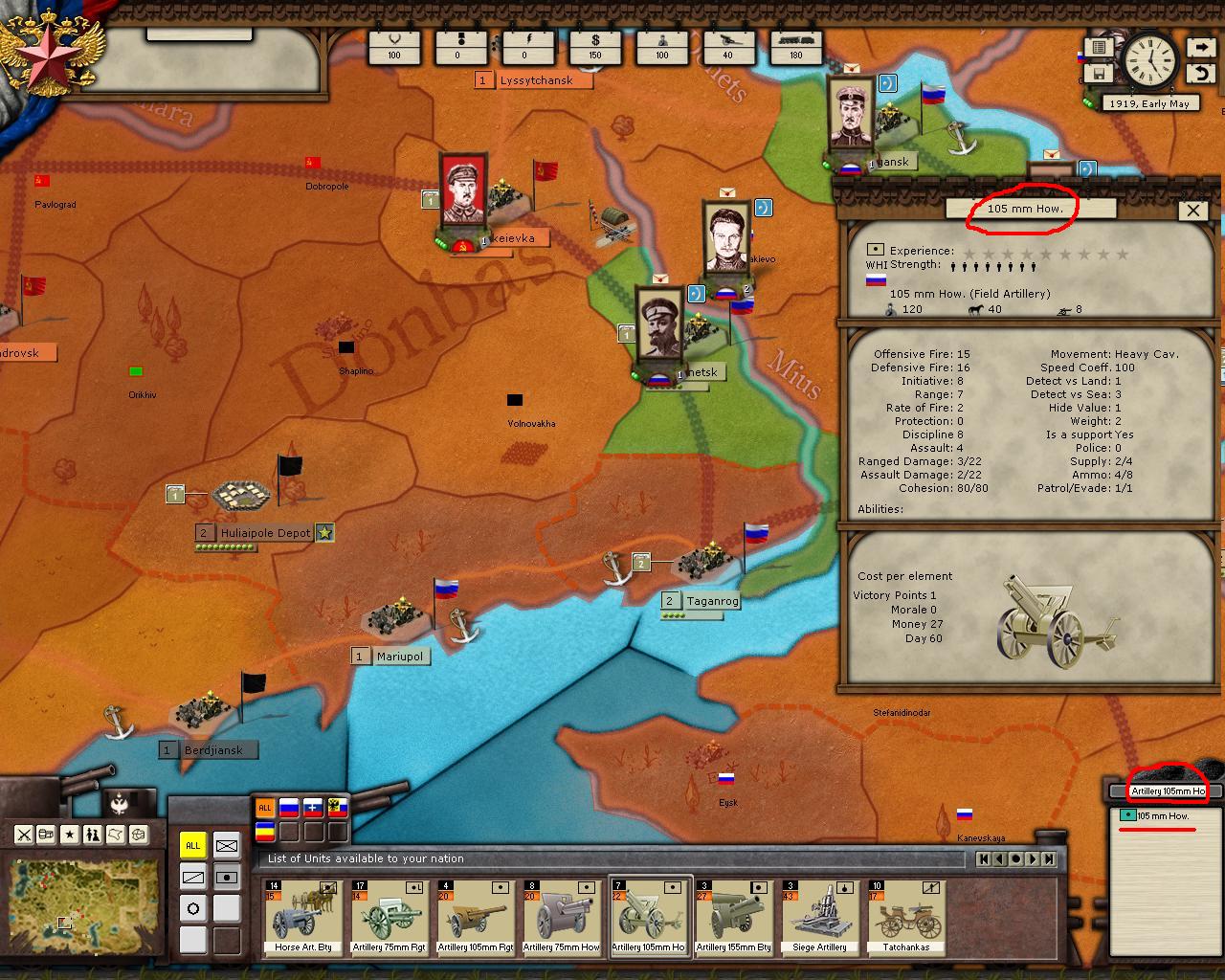Select the Horse Art. Bty unit card
The width and height of the screenshot is (1225, 980).
pos(302,918)
